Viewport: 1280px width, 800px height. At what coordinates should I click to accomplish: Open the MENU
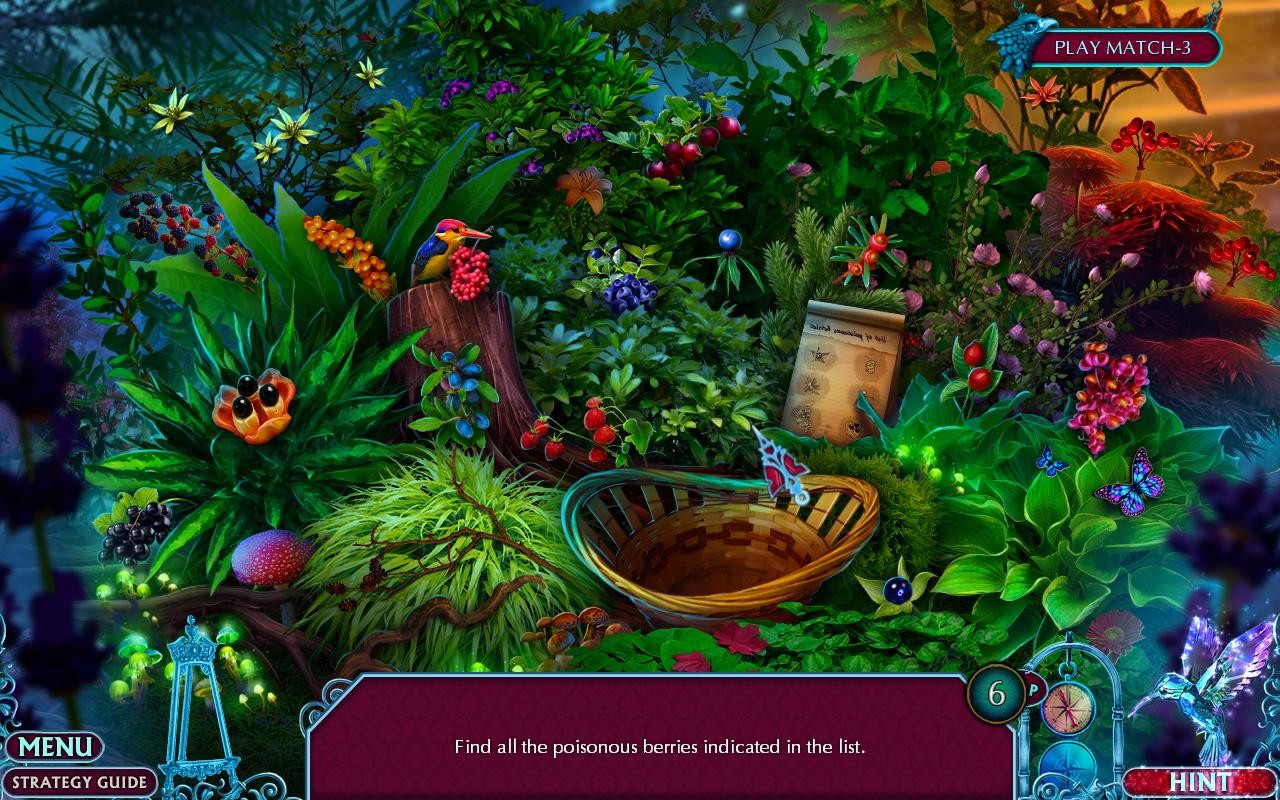57,746
